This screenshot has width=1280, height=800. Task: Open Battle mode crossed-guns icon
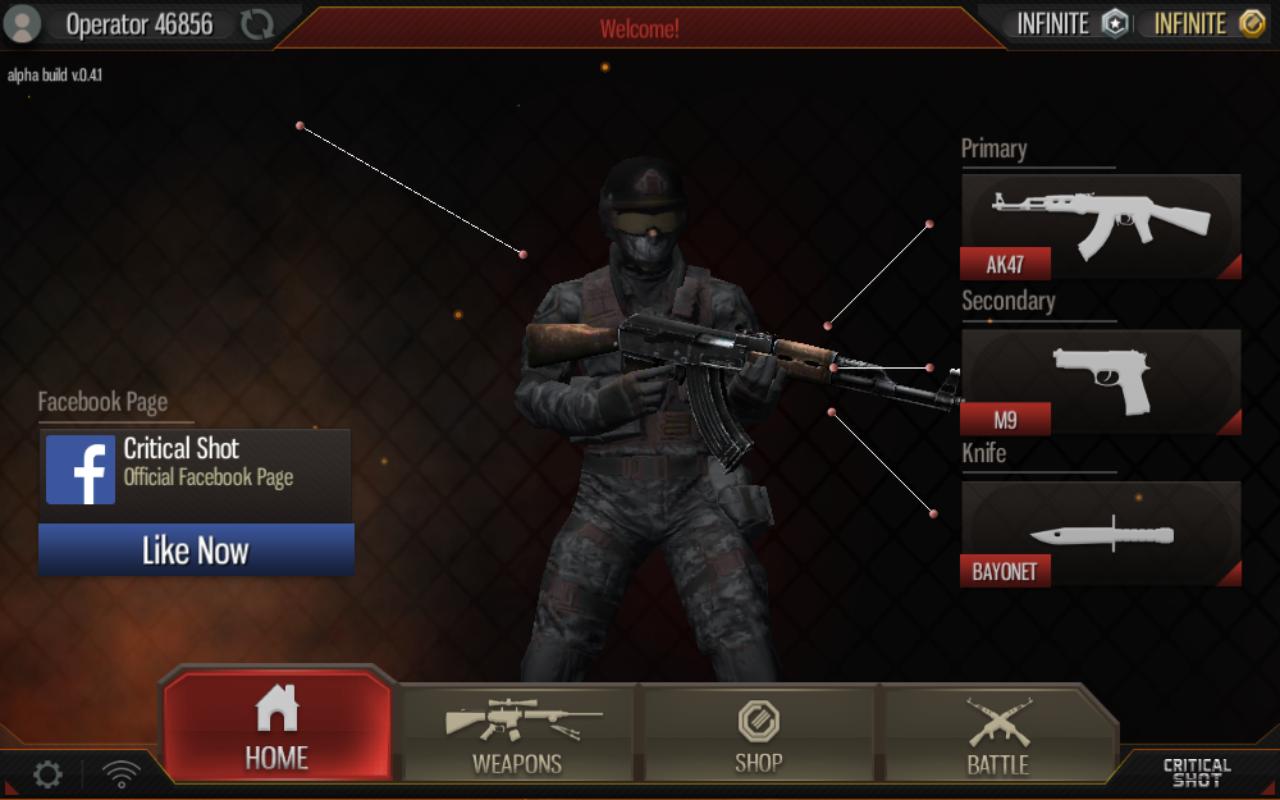point(999,717)
